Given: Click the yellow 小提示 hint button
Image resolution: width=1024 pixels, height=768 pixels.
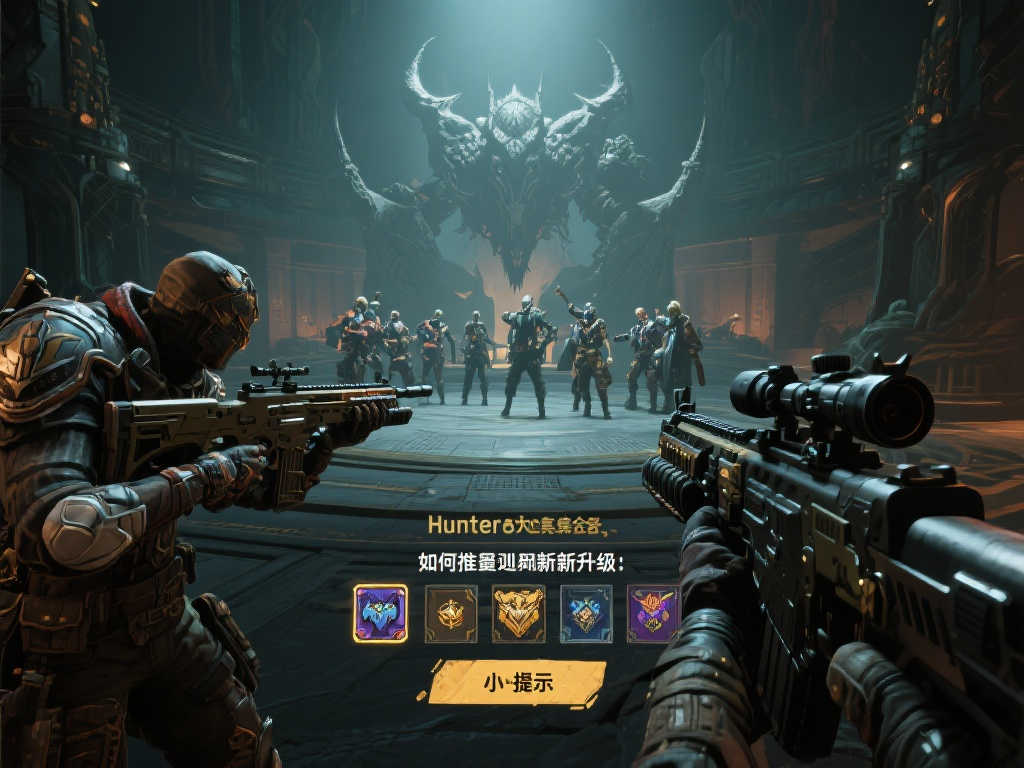Looking at the screenshot, I should pos(517,683).
